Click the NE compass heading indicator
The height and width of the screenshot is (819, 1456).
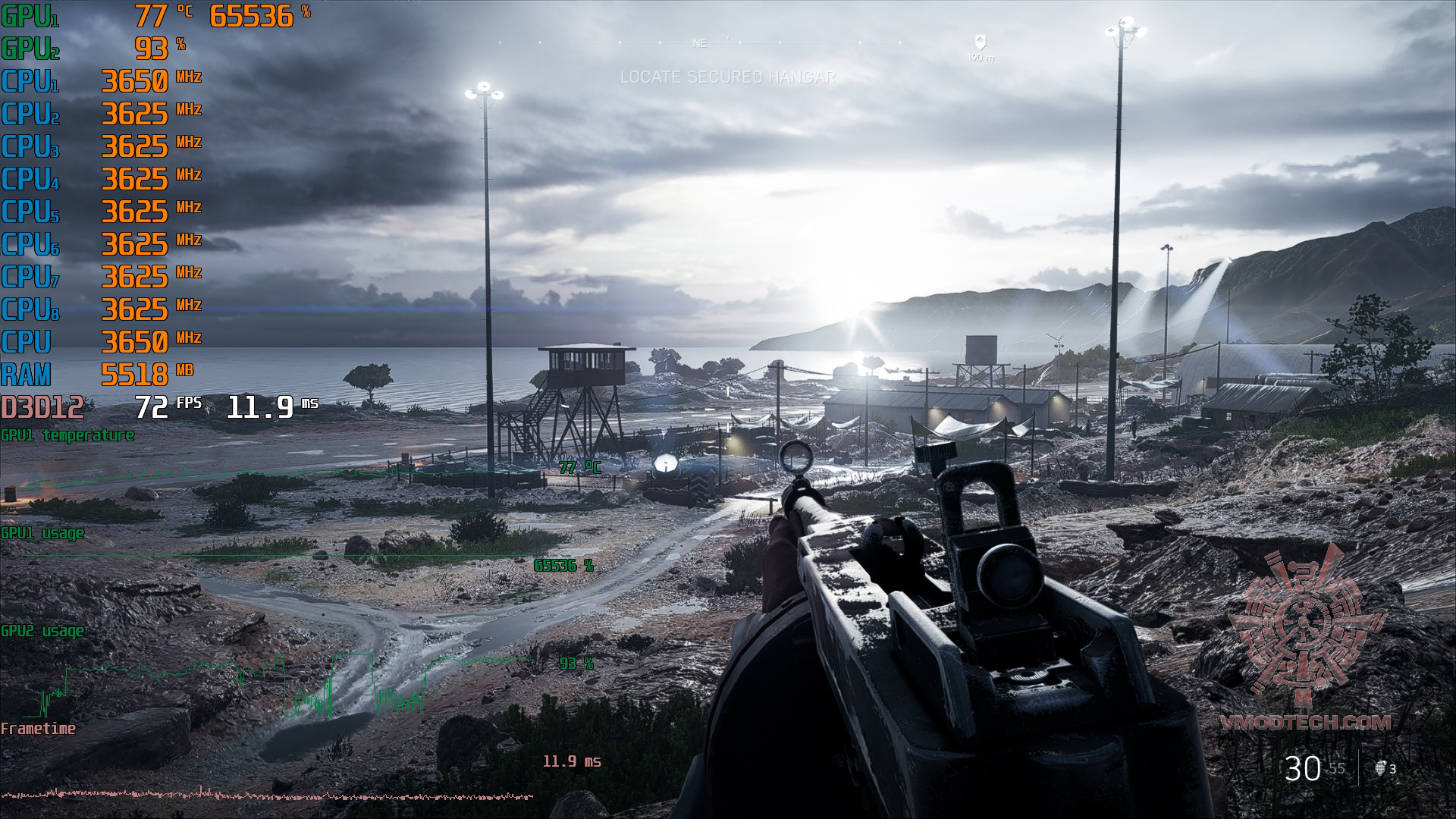point(699,44)
